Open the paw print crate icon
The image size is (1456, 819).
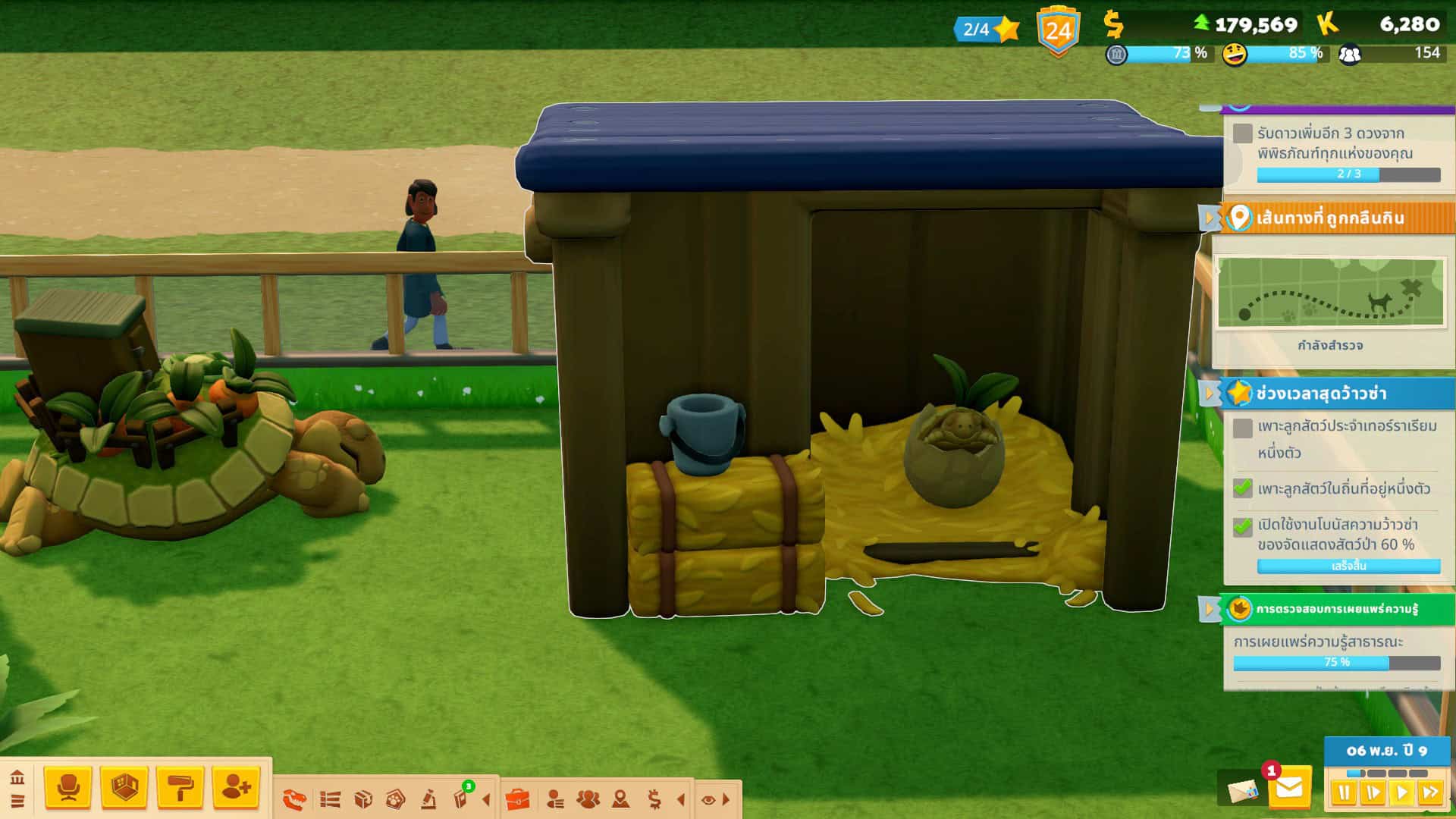(x=395, y=799)
